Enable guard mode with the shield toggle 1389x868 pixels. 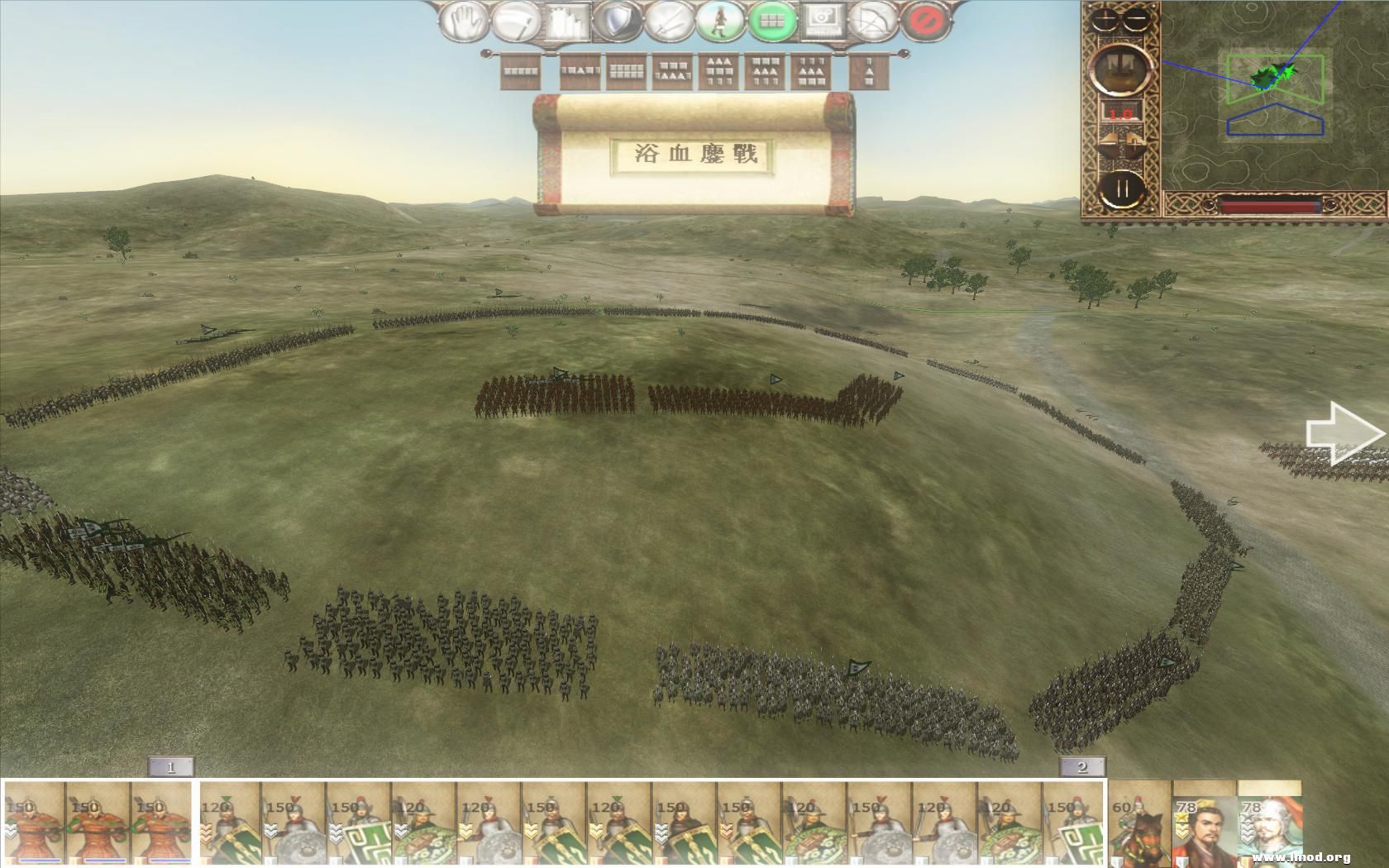point(617,21)
